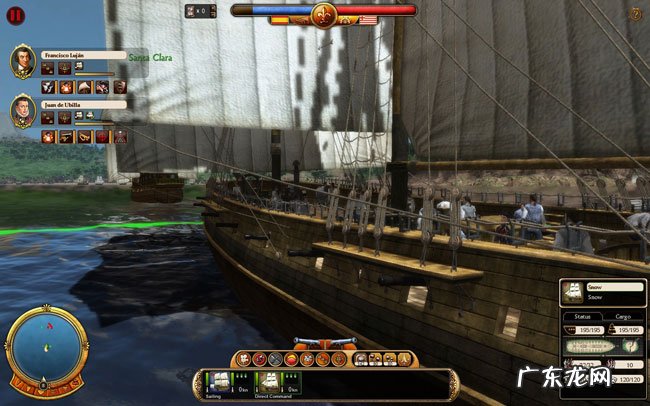Select captain Francisco Luján's portrait

click(x=23, y=62)
